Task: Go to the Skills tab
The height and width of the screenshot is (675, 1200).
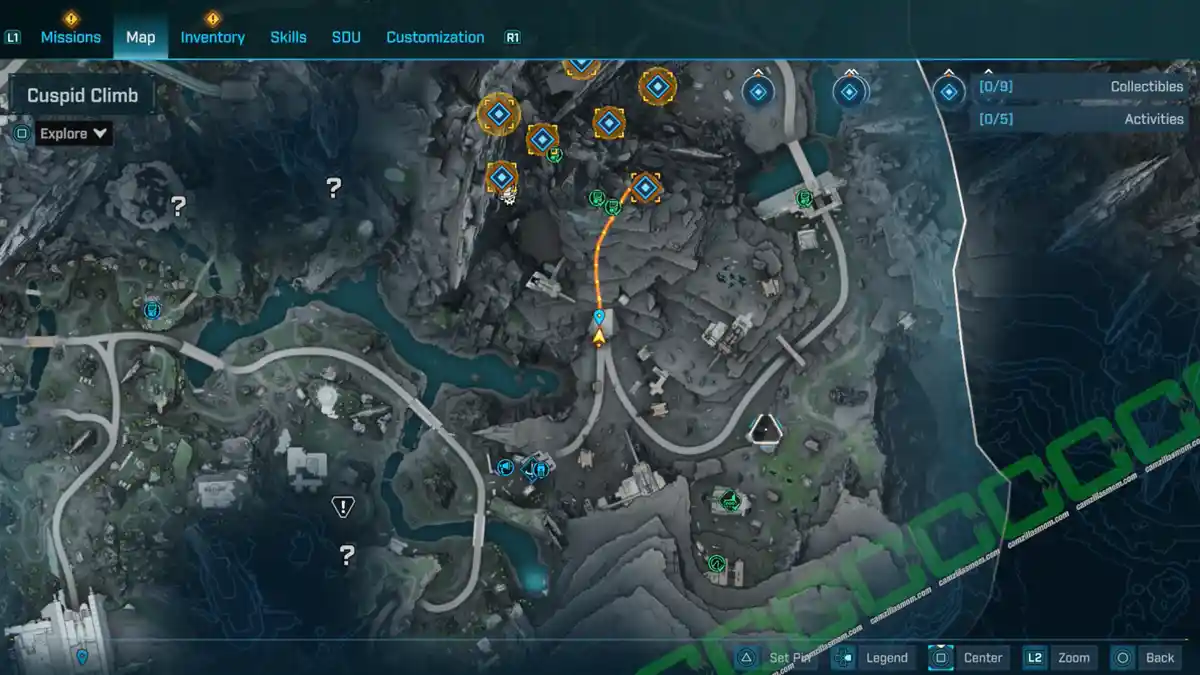Action: pyautogui.click(x=288, y=37)
